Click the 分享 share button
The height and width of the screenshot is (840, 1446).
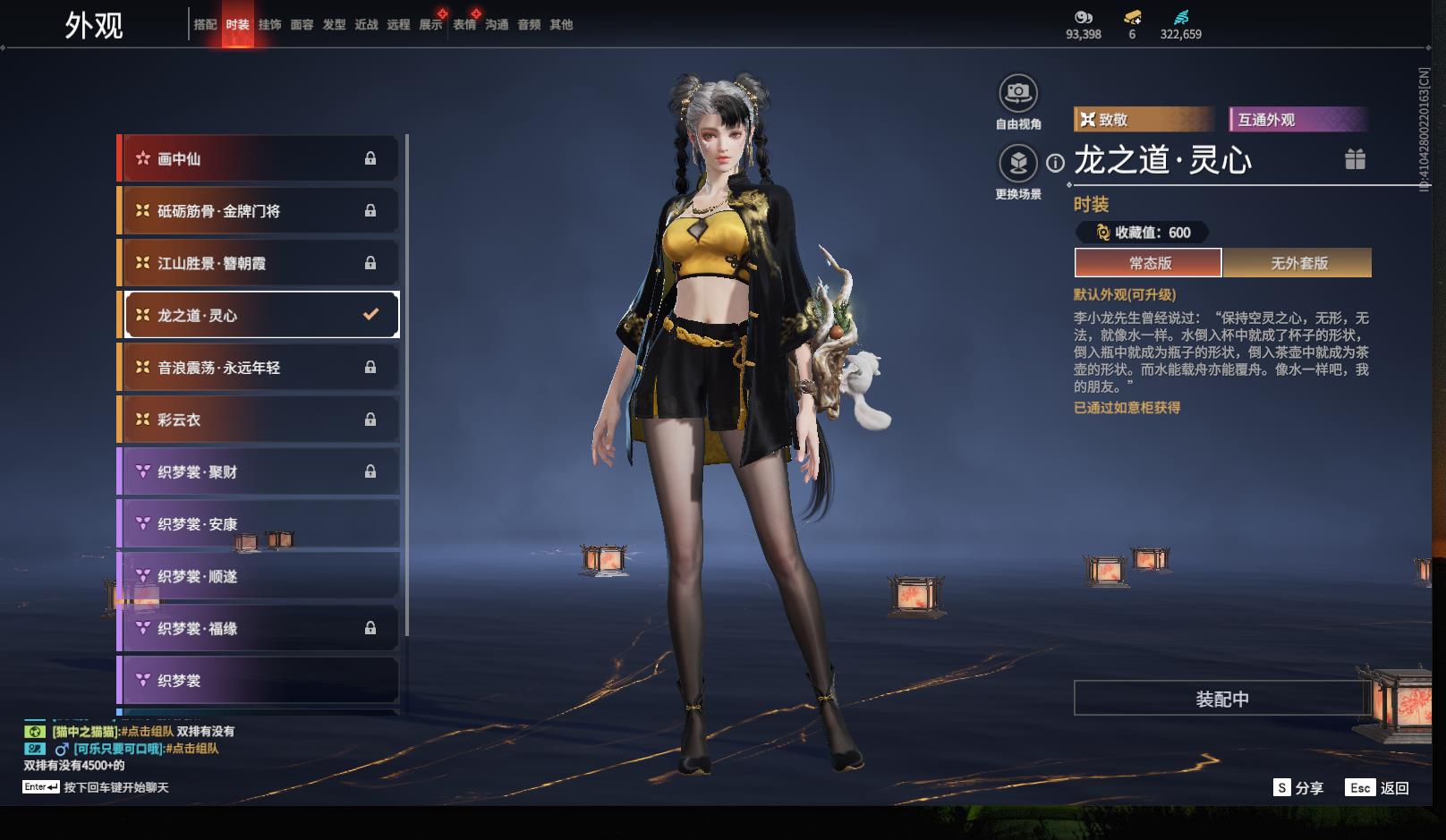1298,788
